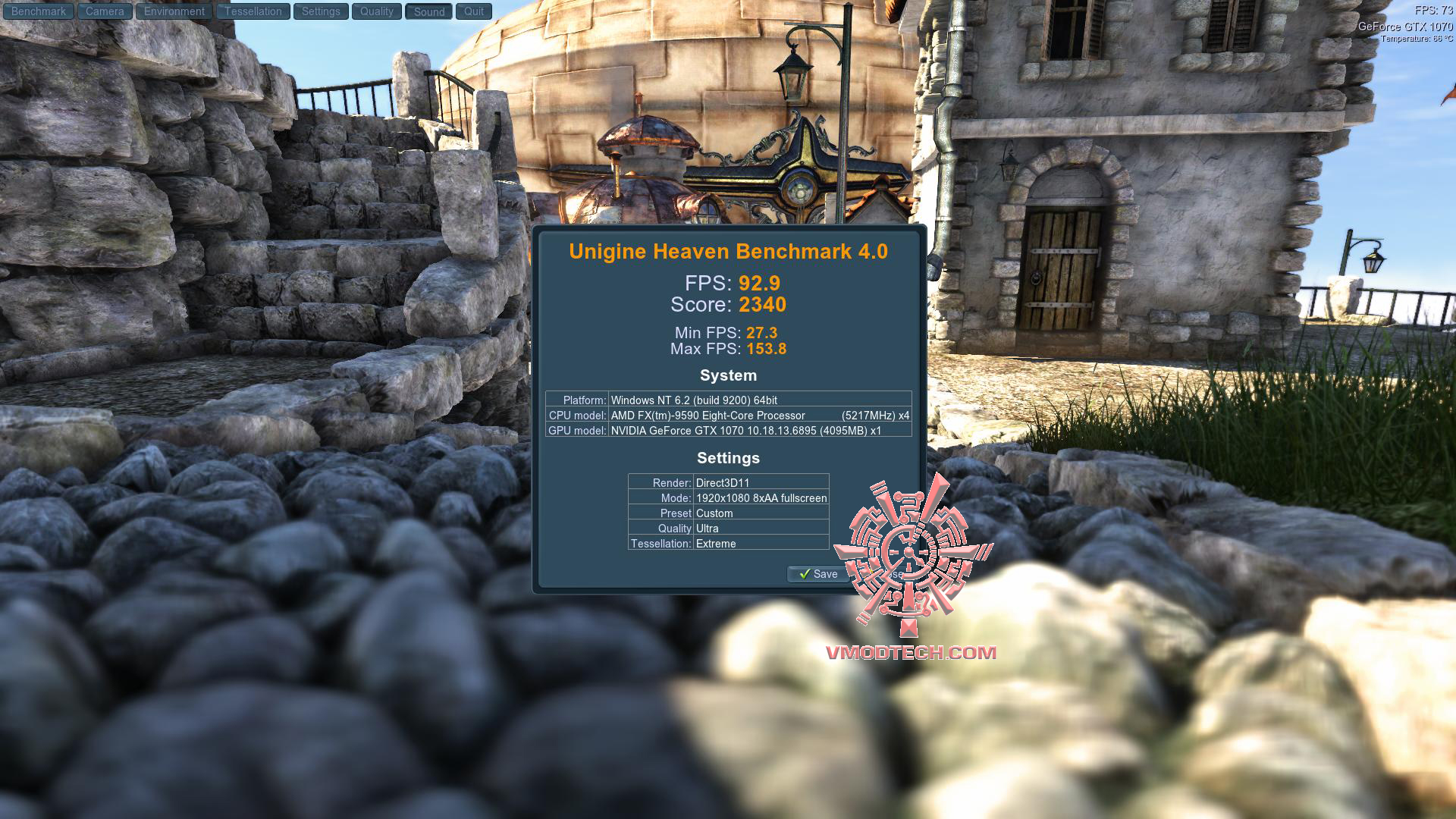The image size is (1456, 819).
Task: Open the Environment options
Action: [174, 11]
